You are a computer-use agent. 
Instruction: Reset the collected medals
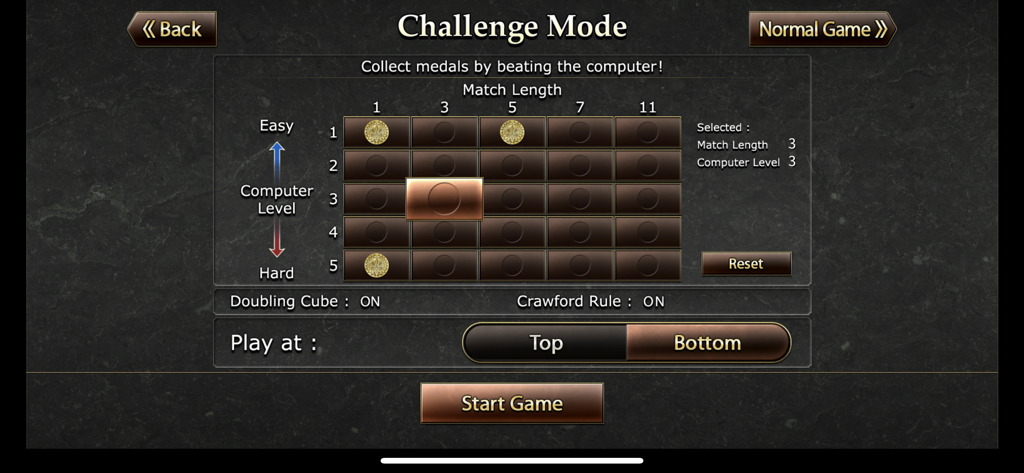click(x=746, y=264)
